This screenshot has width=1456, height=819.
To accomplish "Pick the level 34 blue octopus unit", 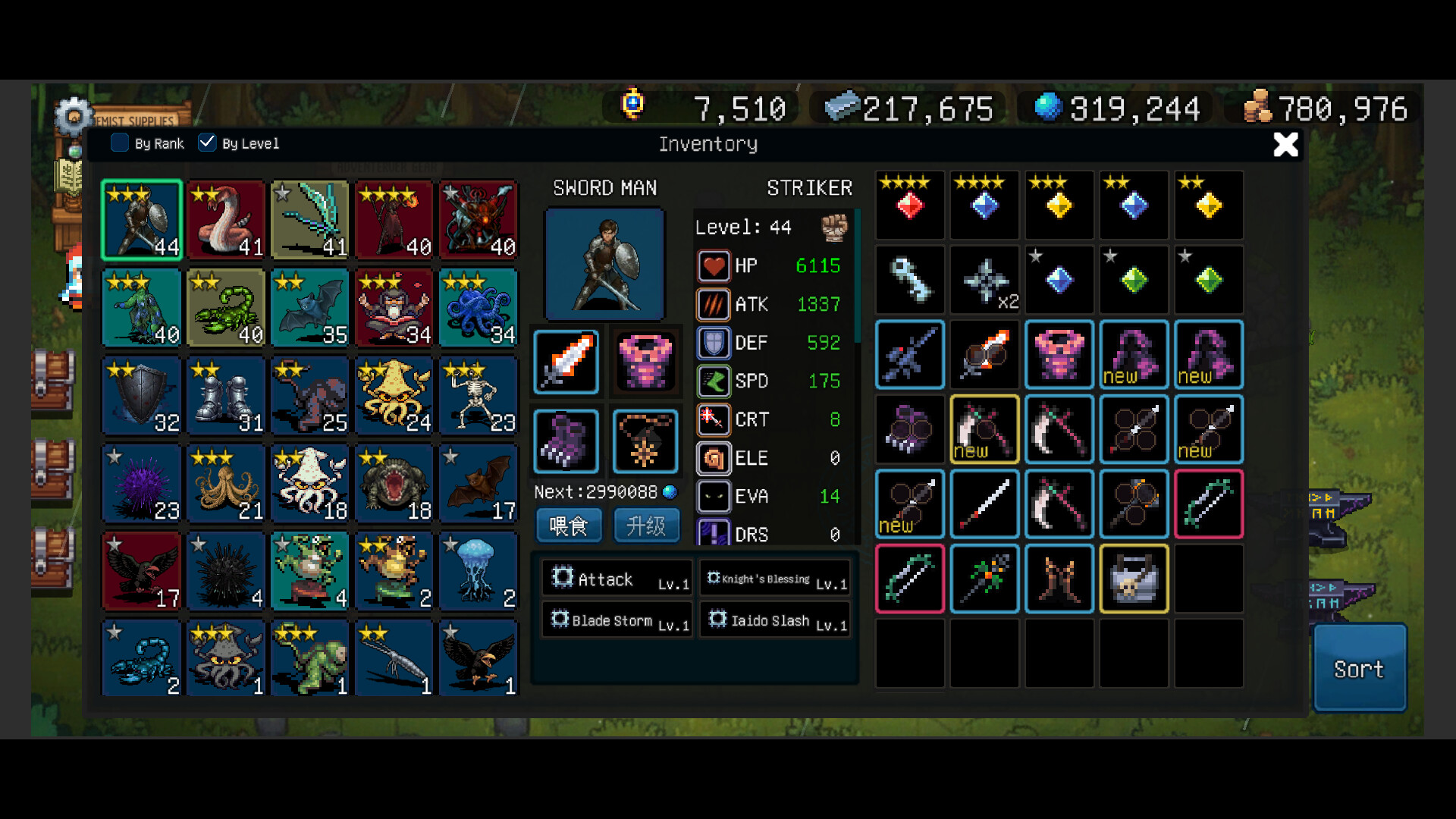I will [x=479, y=308].
